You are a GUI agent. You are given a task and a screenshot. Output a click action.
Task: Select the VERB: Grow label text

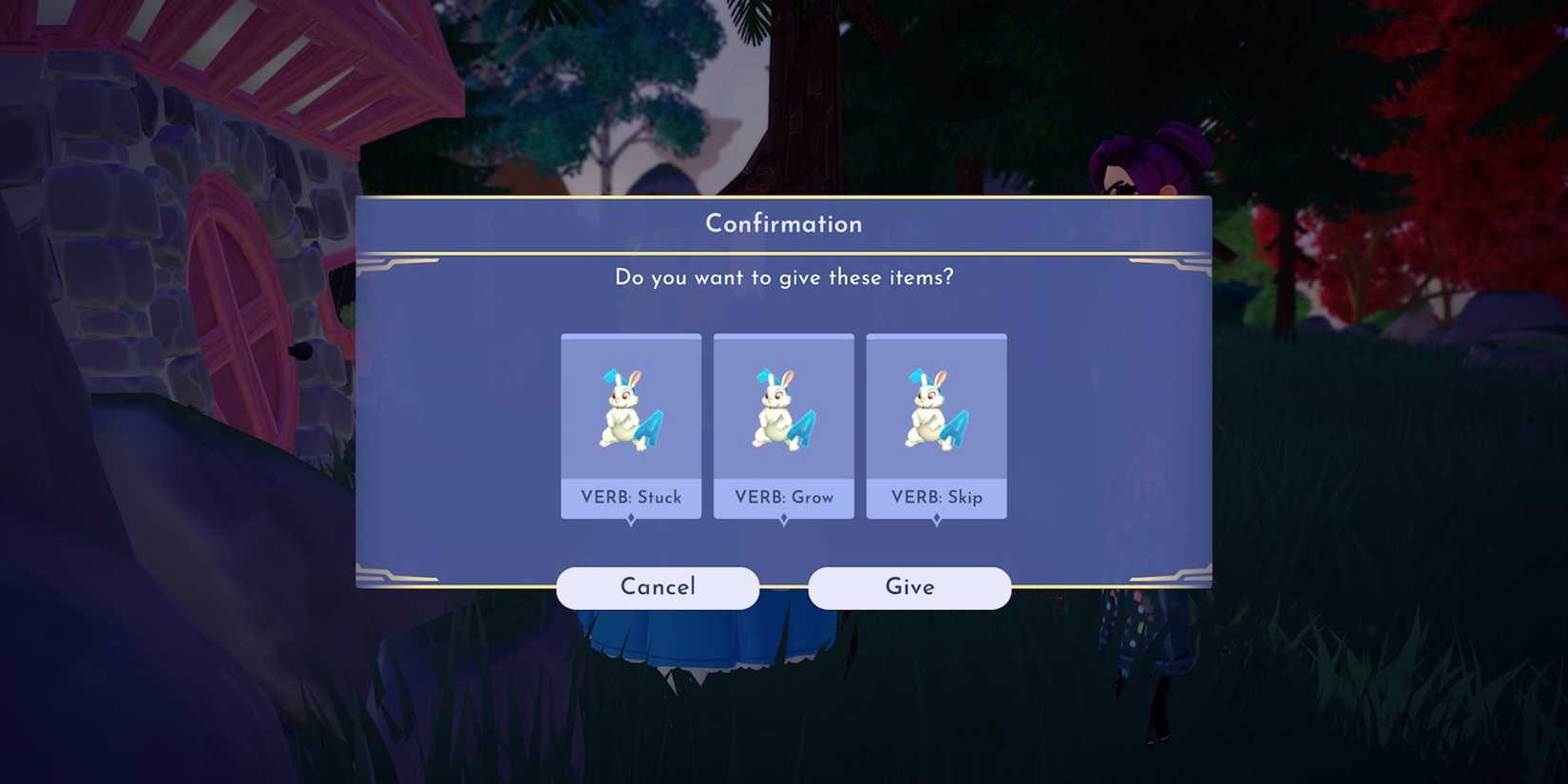coord(784,497)
